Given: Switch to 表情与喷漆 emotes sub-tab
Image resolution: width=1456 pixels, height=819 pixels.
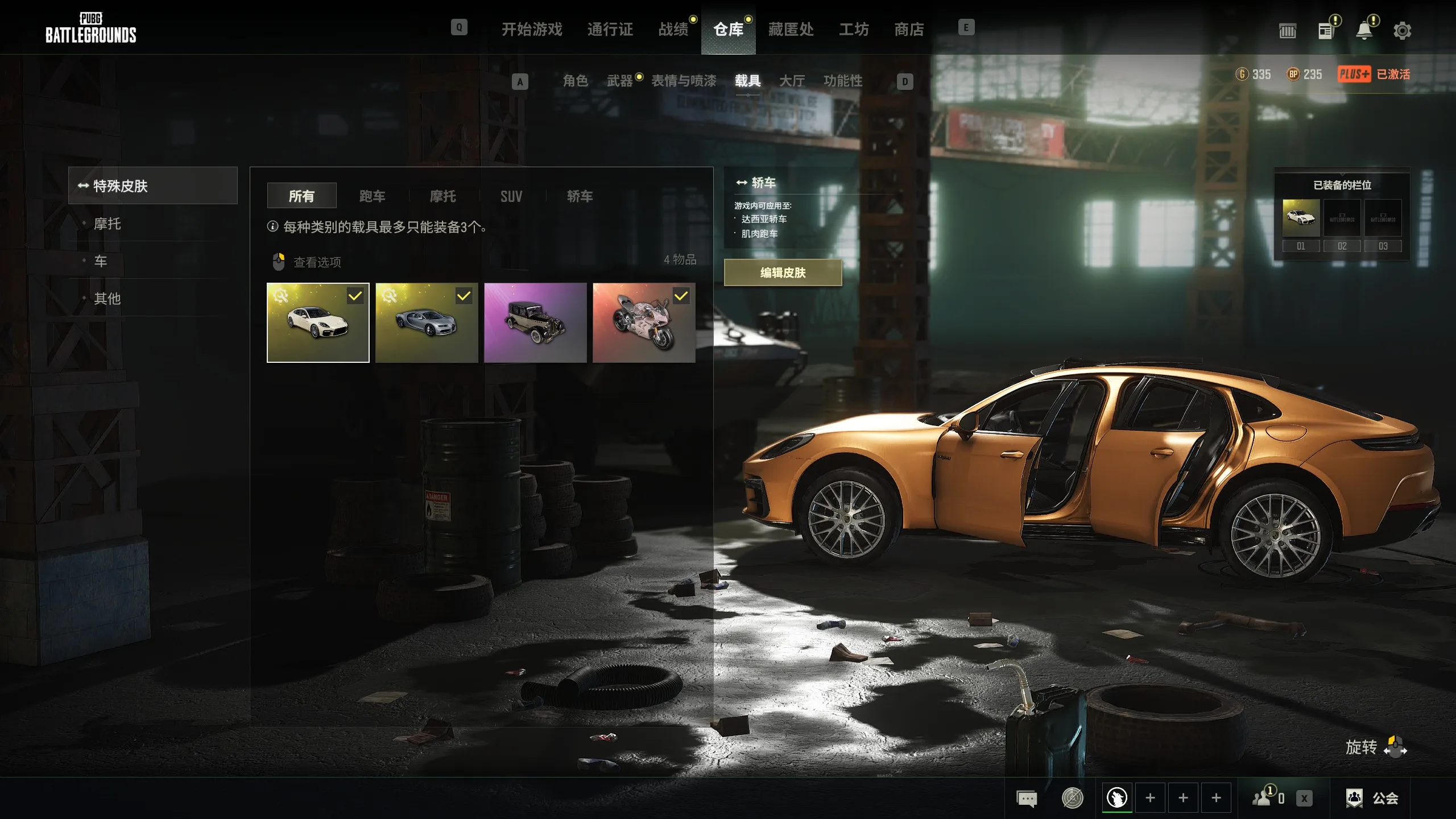Looking at the screenshot, I should coord(684,81).
